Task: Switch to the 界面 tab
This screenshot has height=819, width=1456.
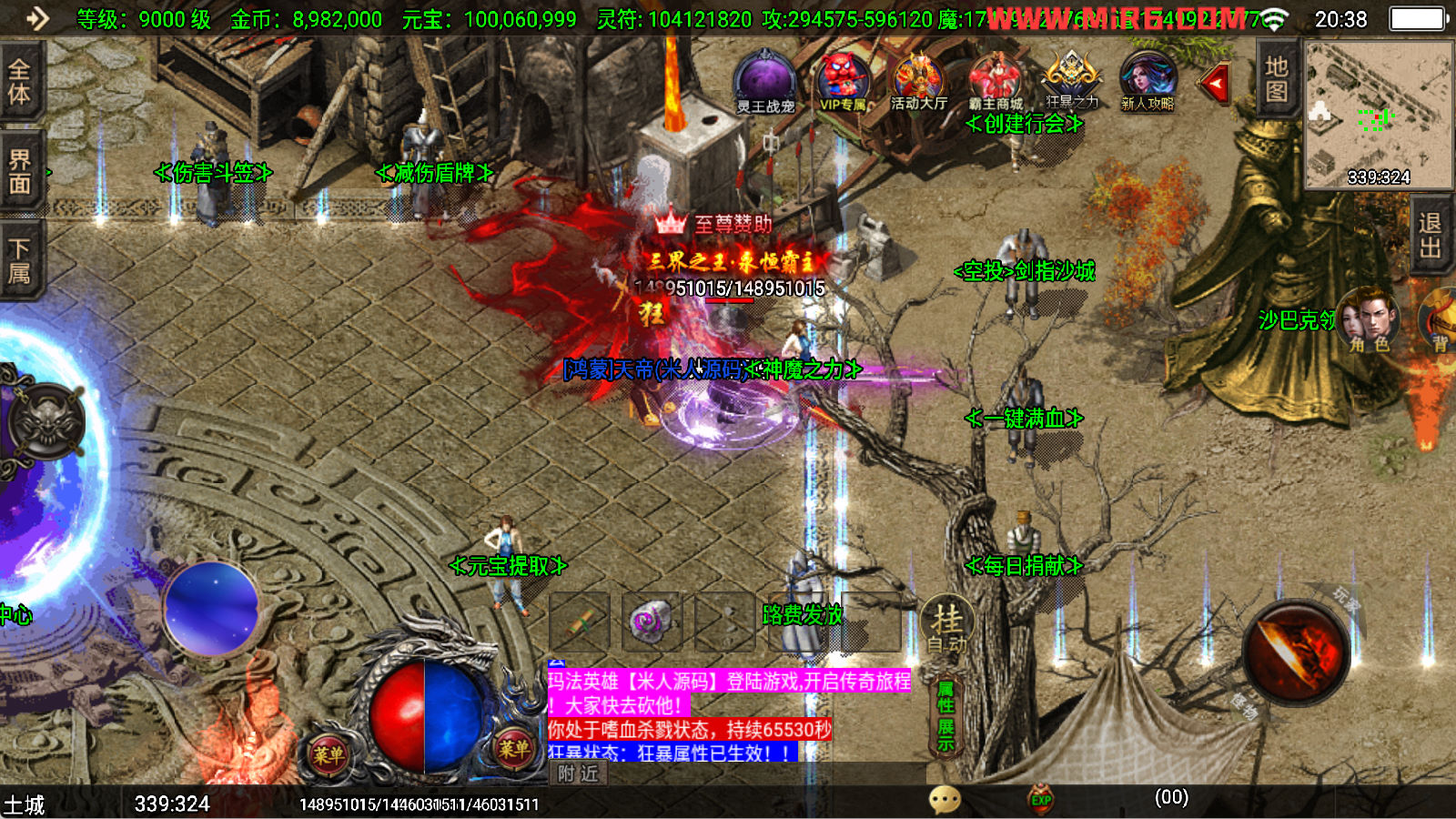Action: tap(19, 172)
